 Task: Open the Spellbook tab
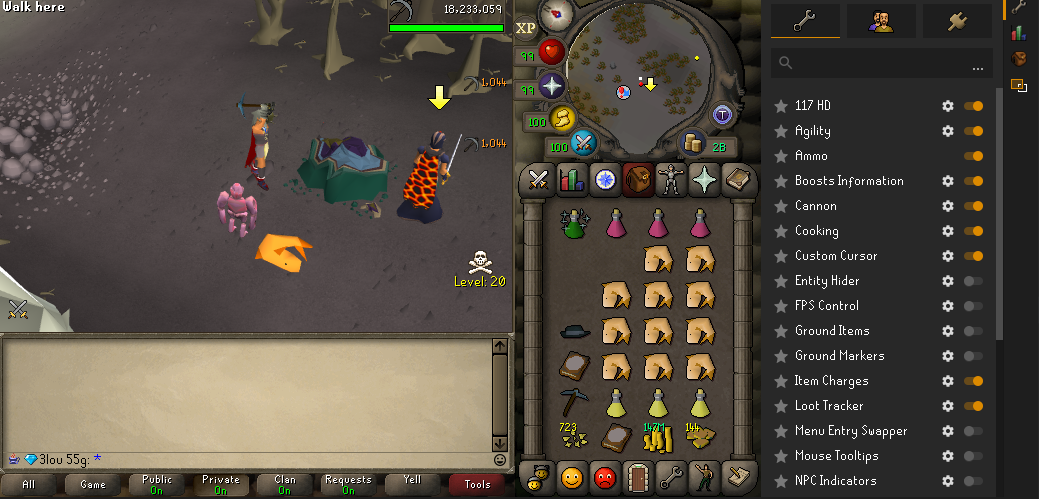tap(736, 179)
